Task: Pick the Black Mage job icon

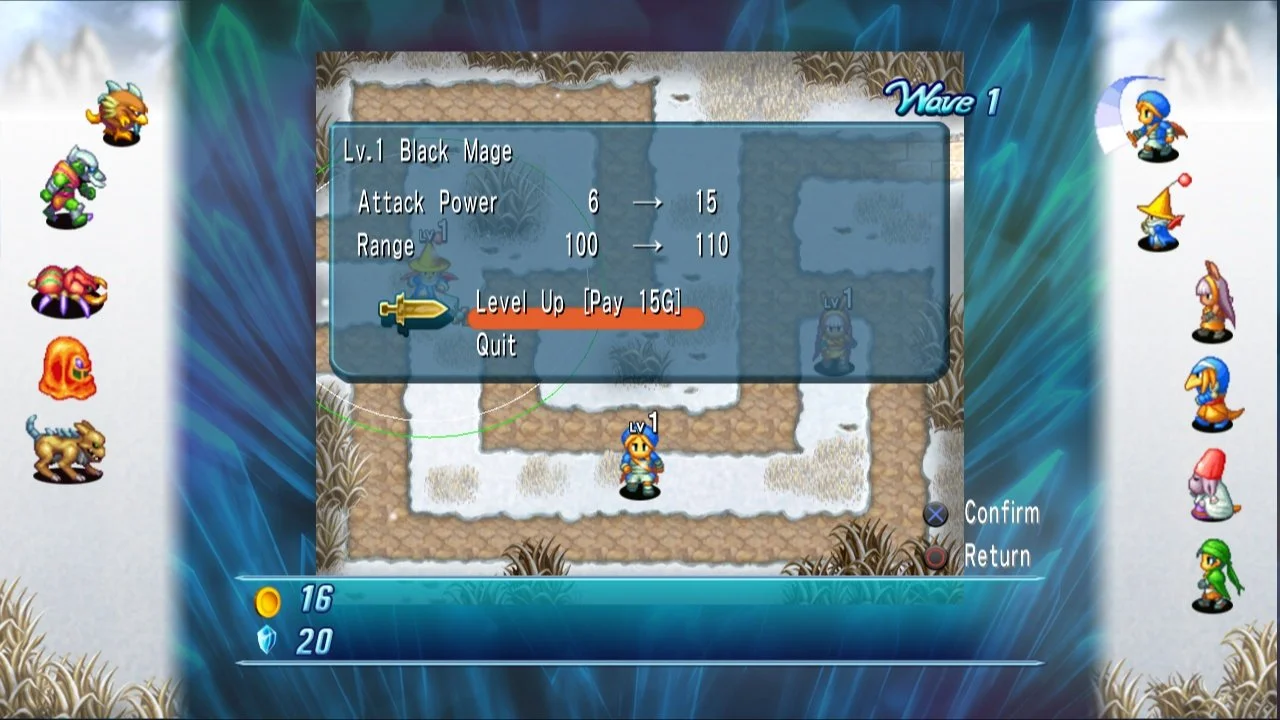Action: 1161,214
